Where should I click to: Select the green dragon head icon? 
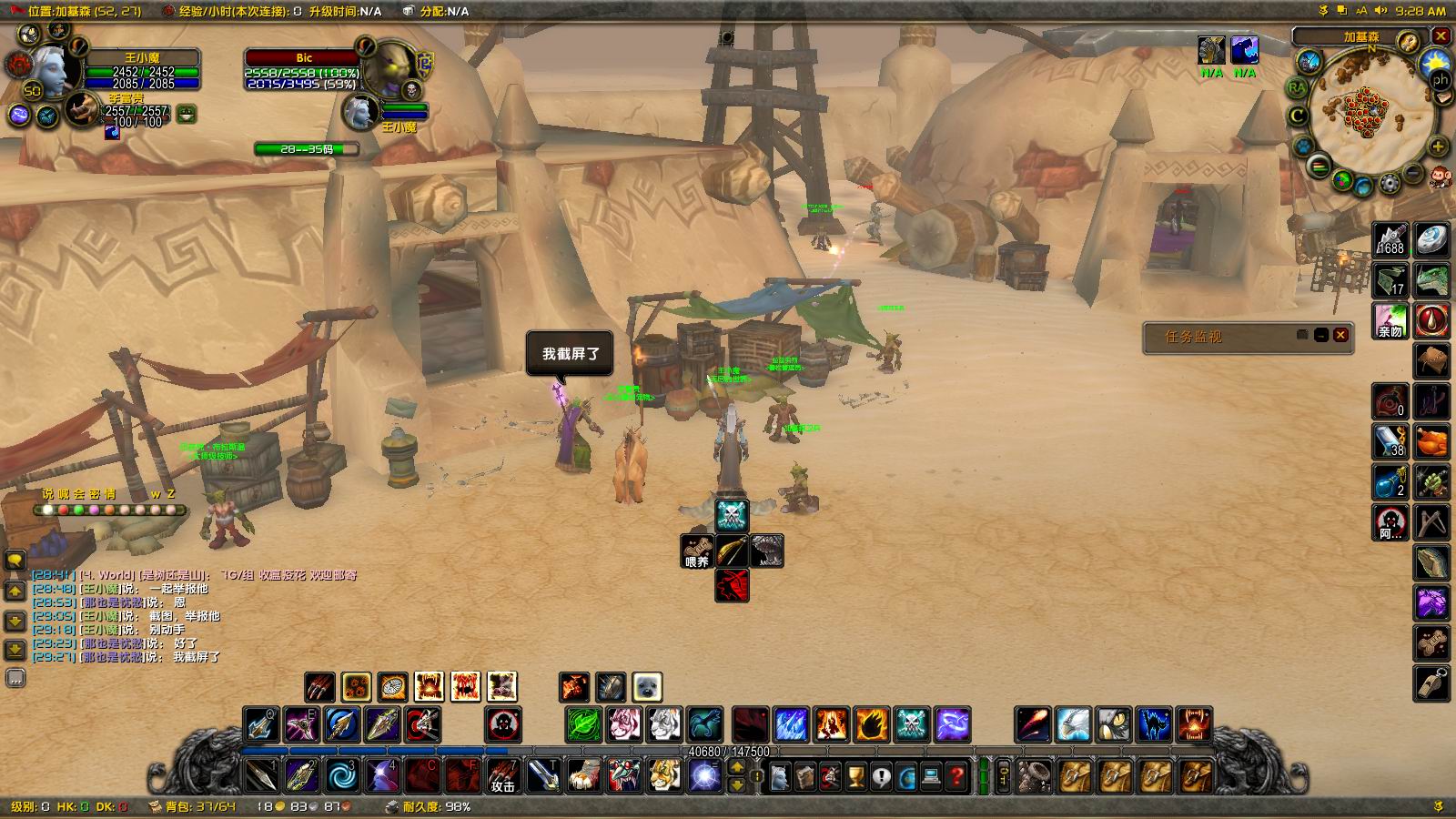[x=1431, y=280]
